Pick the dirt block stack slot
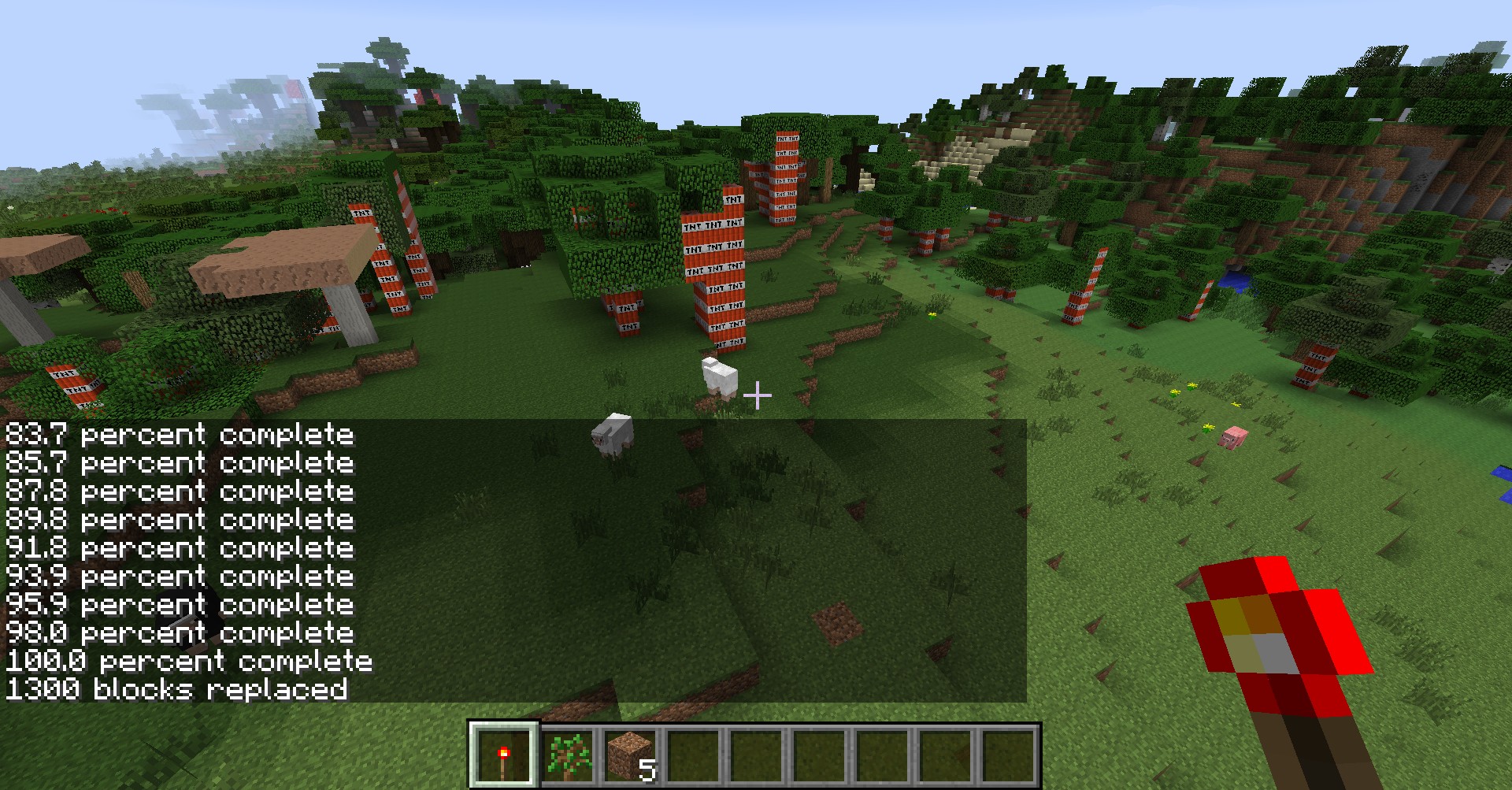 pos(631,755)
